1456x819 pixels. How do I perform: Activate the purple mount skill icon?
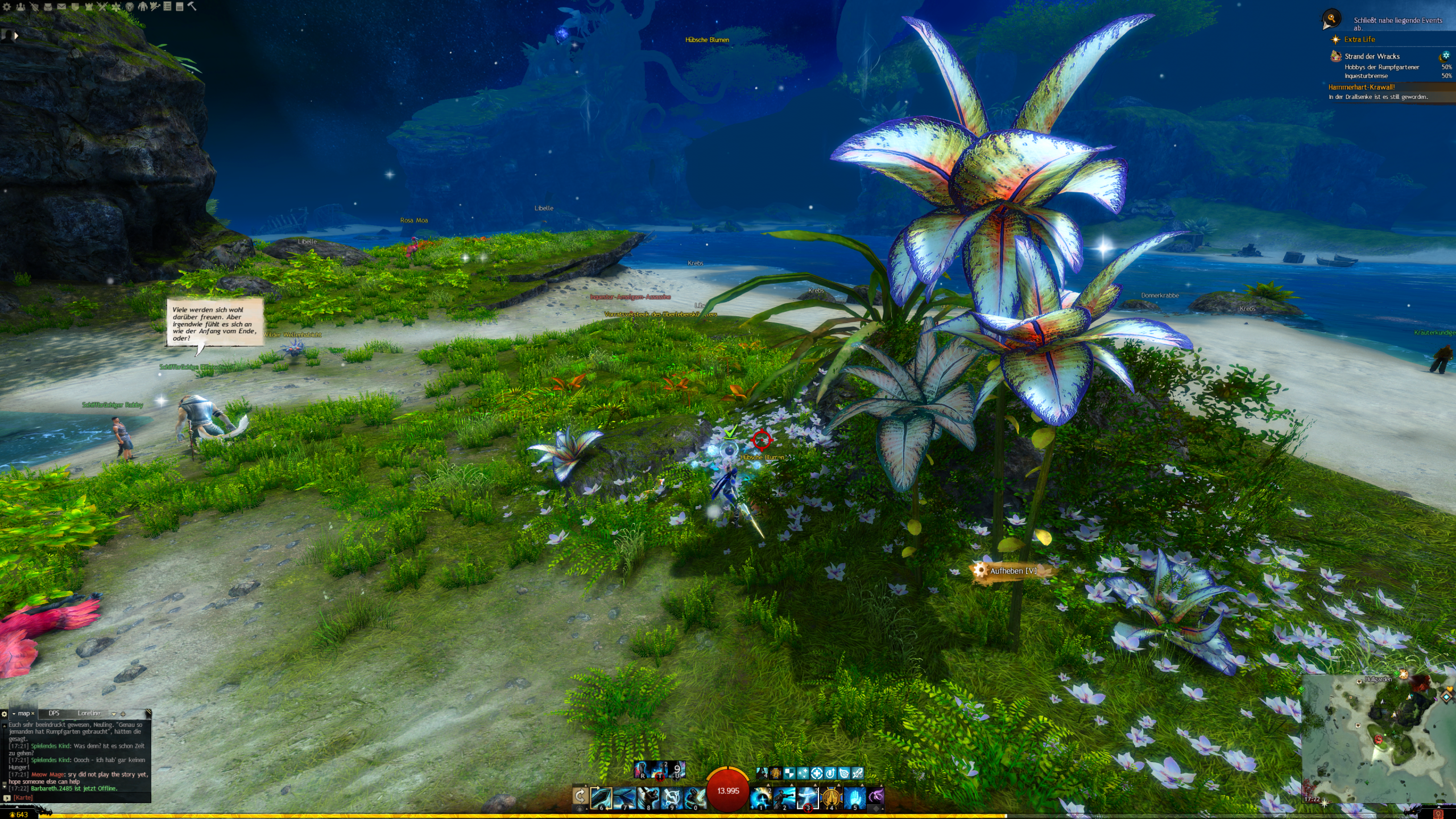(876, 796)
